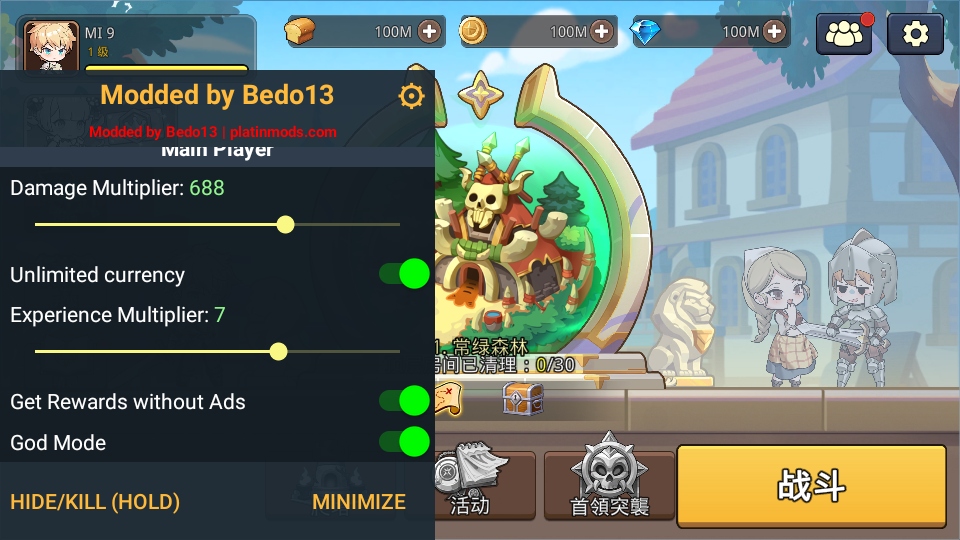The width and height of the screenshot is (960, 540).
Task: Open the treasure map scroll icon
Action: 447,399
